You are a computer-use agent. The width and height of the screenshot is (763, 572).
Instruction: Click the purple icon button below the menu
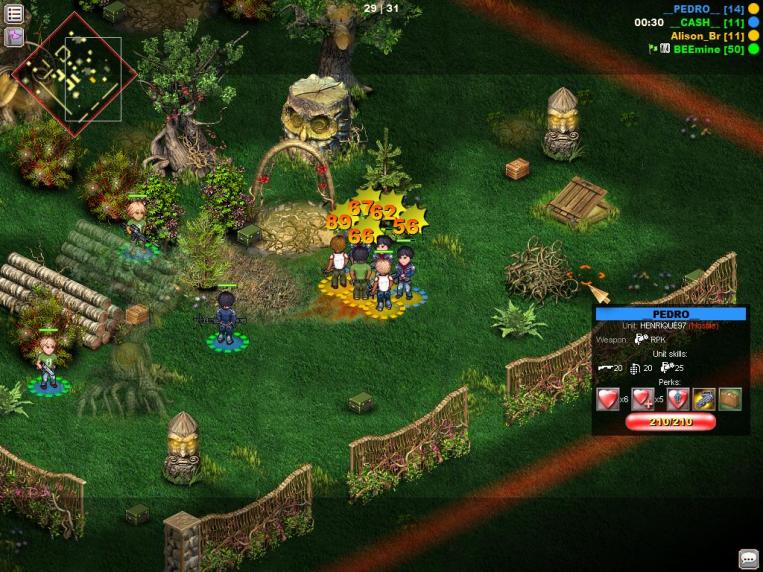coord(15,37)
